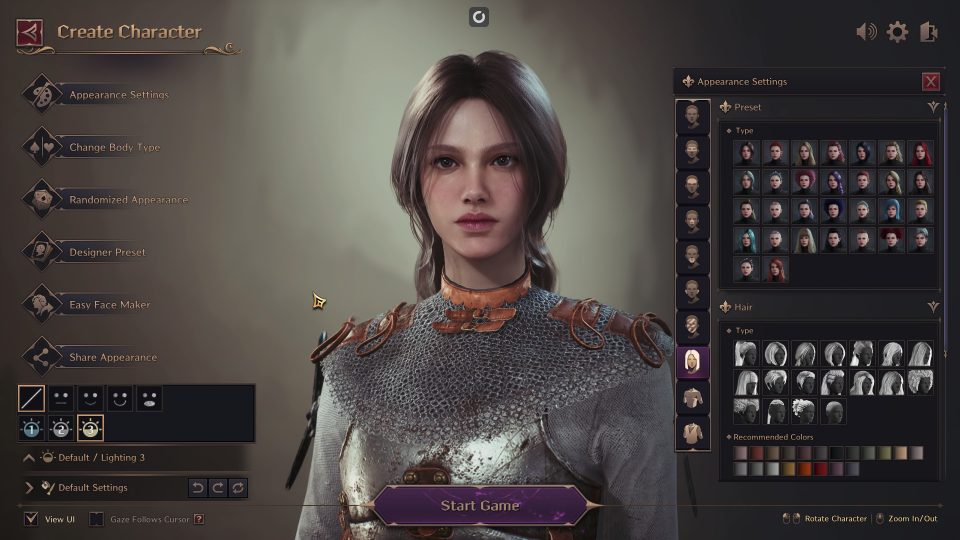Image resolution: width=960 pixels, height=540 pixels.
Task: Open Share Appearance
Action: point(112,358)
